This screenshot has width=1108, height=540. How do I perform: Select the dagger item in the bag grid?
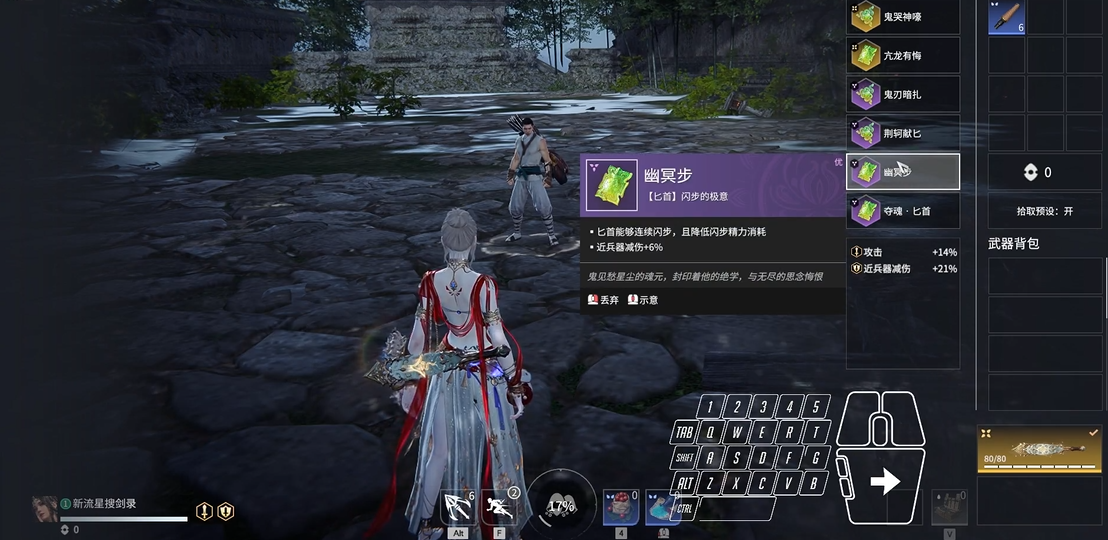(1006, 17)
